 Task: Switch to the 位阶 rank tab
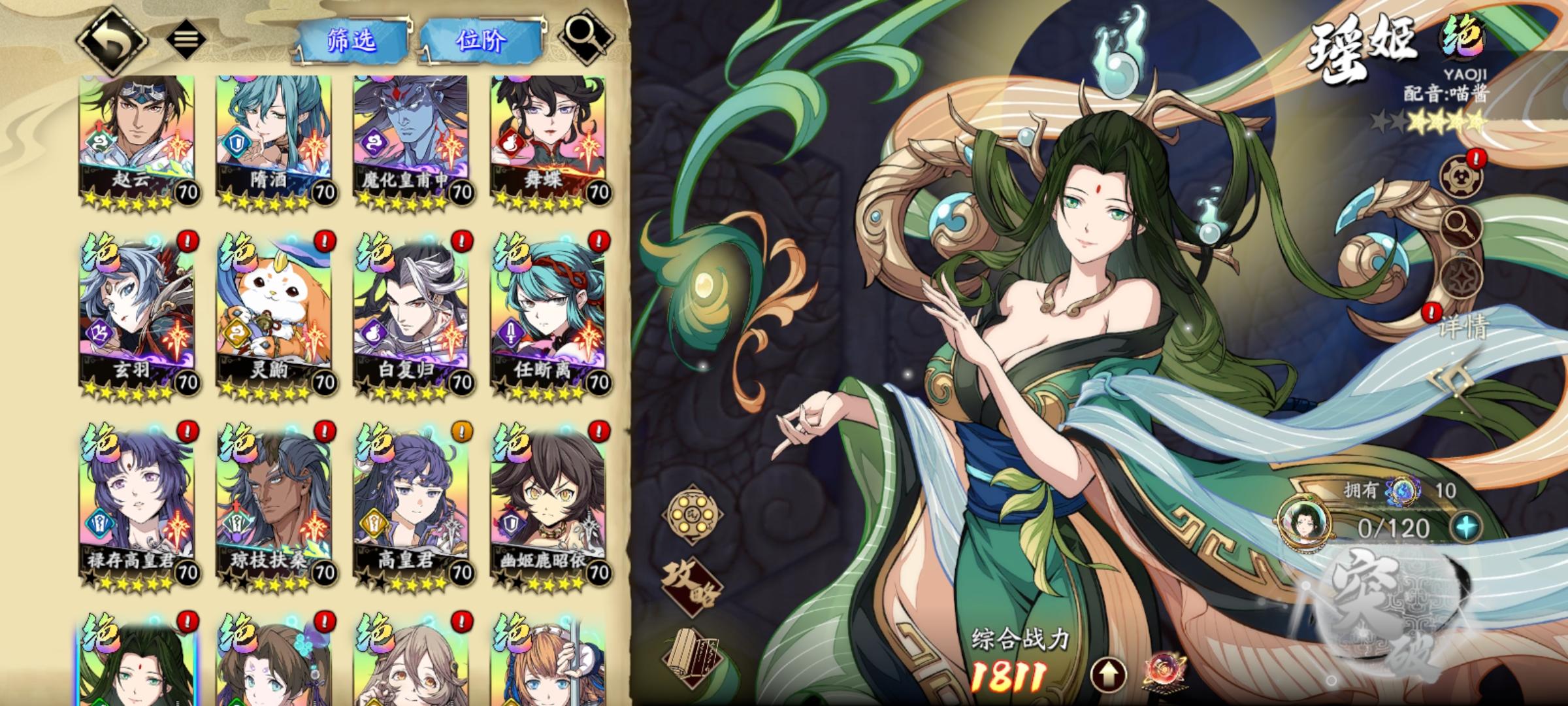[x=481, y=38]
